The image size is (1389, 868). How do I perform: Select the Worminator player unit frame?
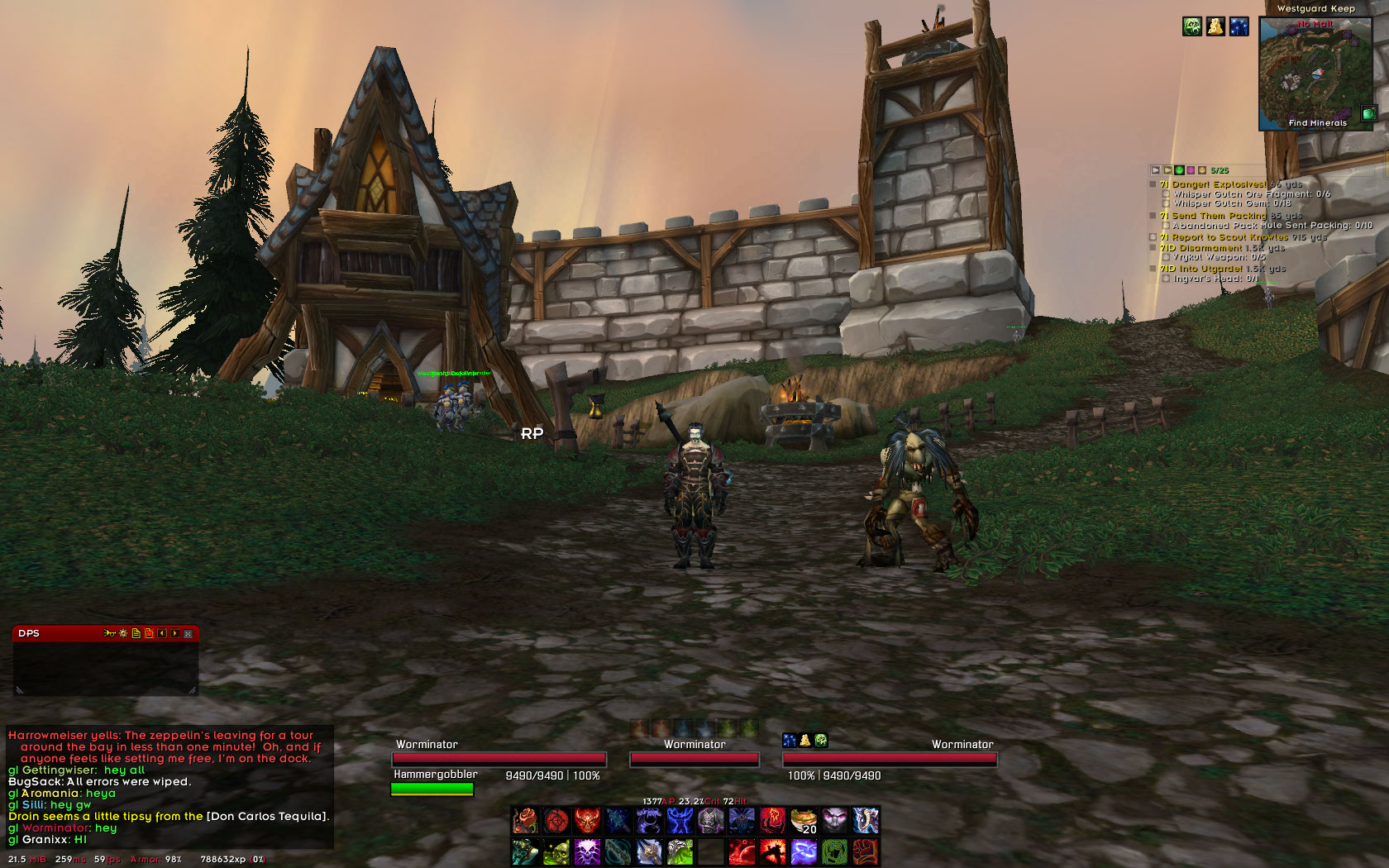pyautogui.click(x=499, y=758)
